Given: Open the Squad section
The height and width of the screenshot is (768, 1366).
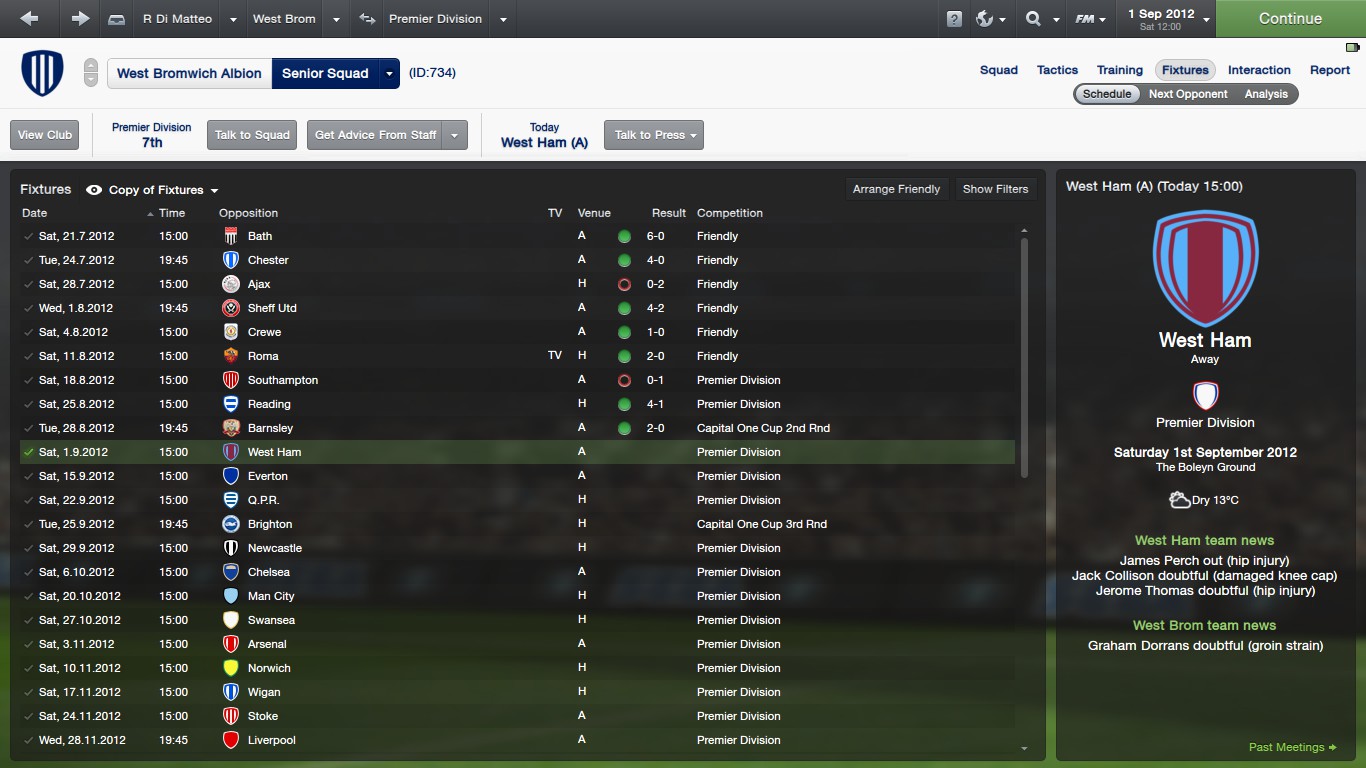Looking at the screenshot, I should pos(998,70).
